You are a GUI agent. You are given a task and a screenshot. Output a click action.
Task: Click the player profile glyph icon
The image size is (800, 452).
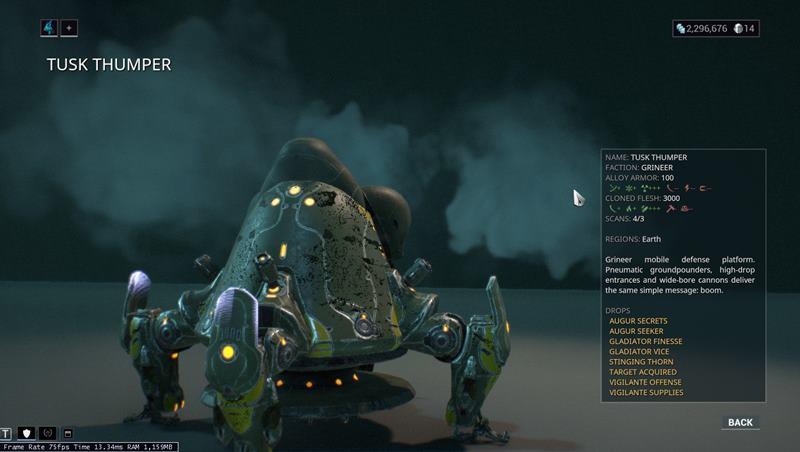click(x=49, y=28)
